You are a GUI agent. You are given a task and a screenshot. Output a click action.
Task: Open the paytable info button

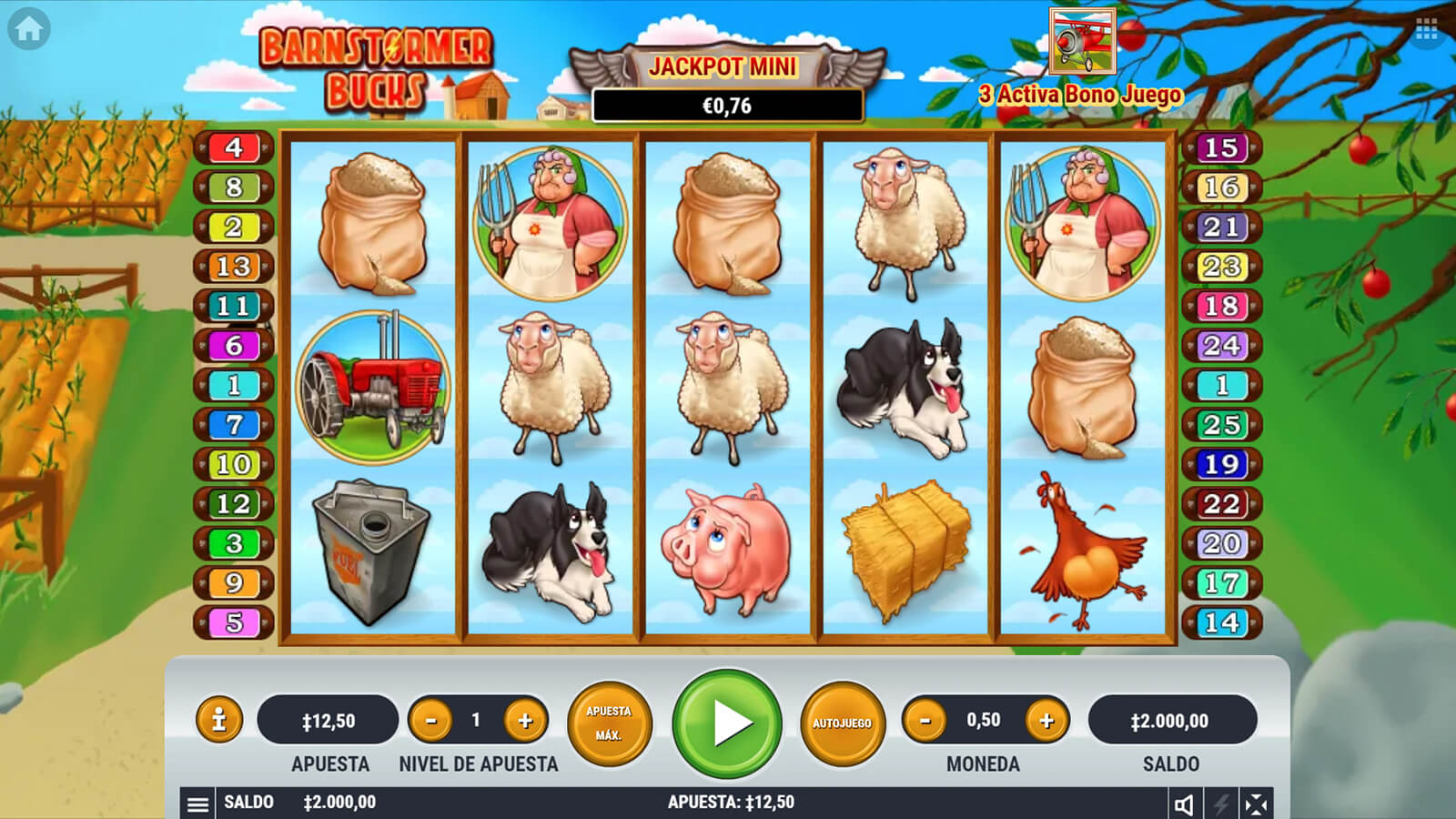(x=218, y=721)
